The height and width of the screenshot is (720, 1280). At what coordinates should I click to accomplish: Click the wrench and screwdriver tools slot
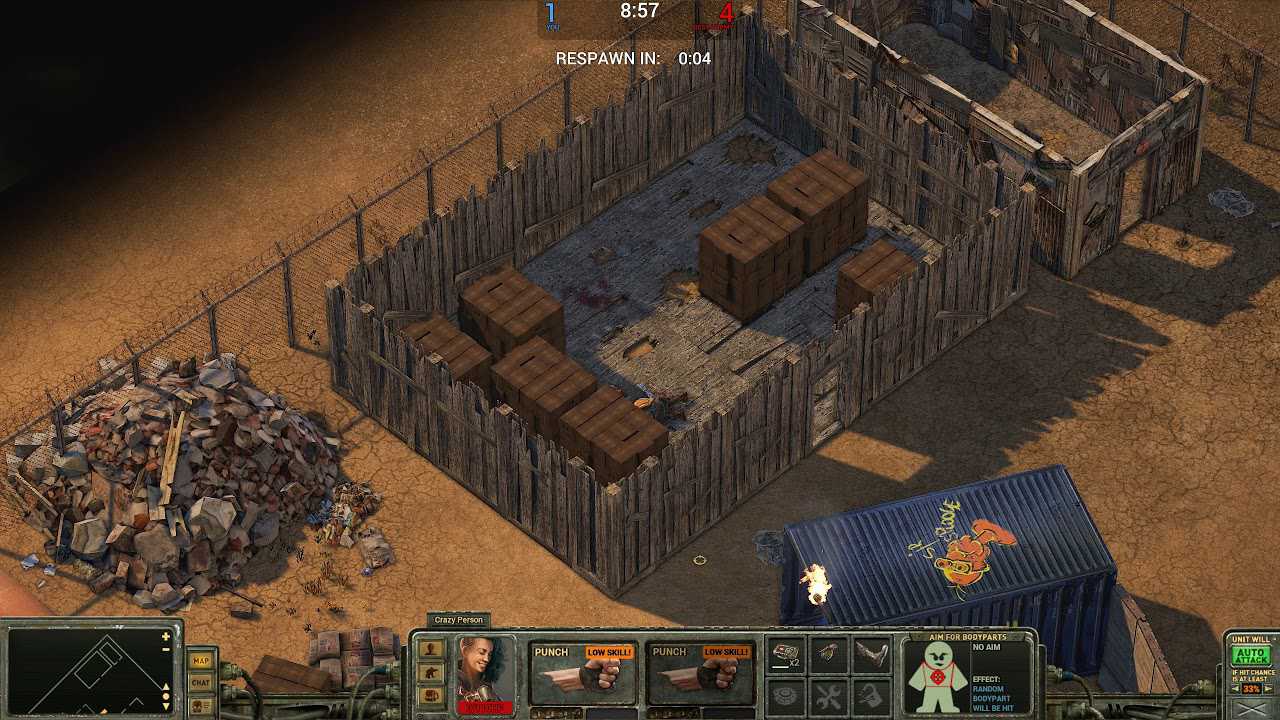(828, 694)
